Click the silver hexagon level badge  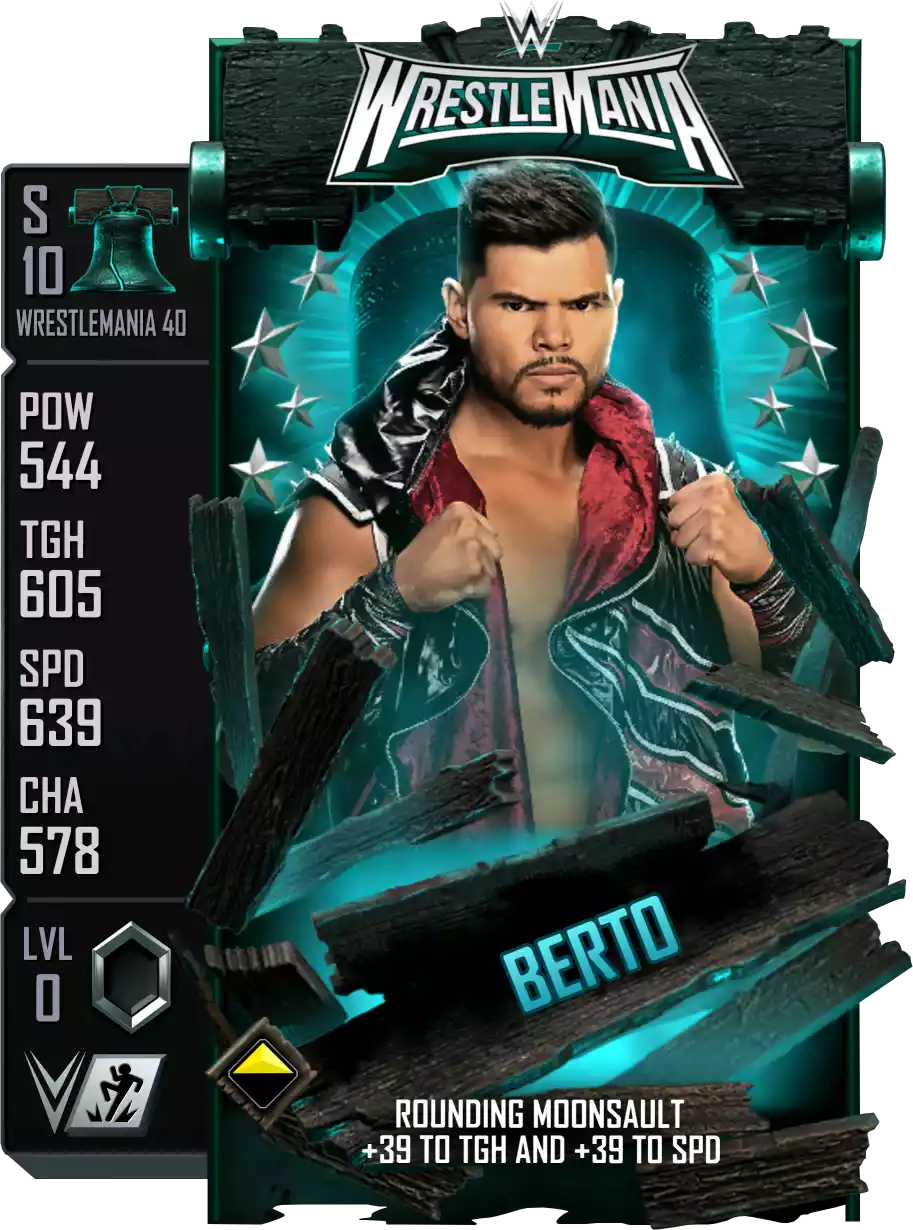[131, 976]
